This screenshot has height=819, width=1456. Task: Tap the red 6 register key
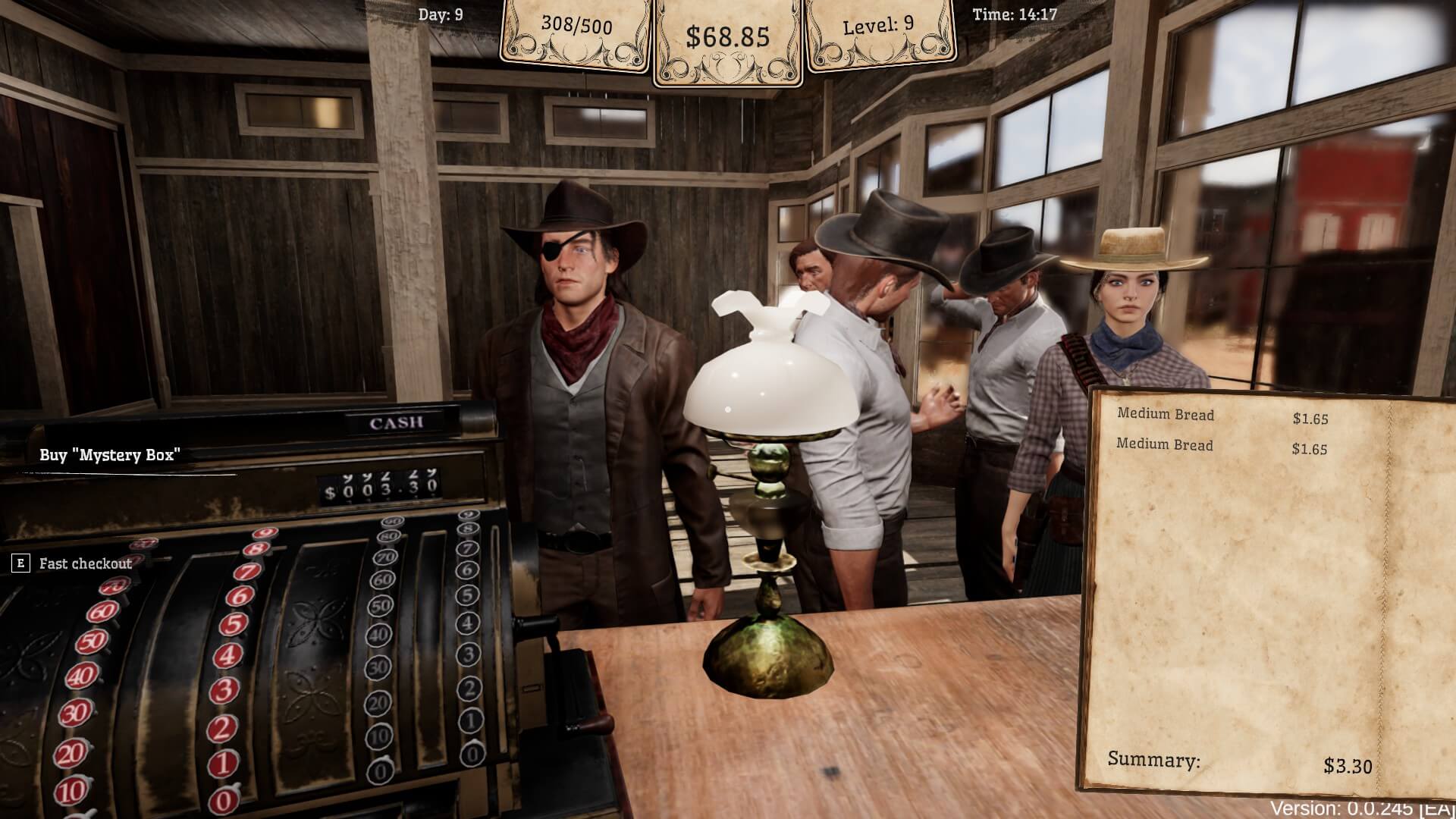(240, 597)
